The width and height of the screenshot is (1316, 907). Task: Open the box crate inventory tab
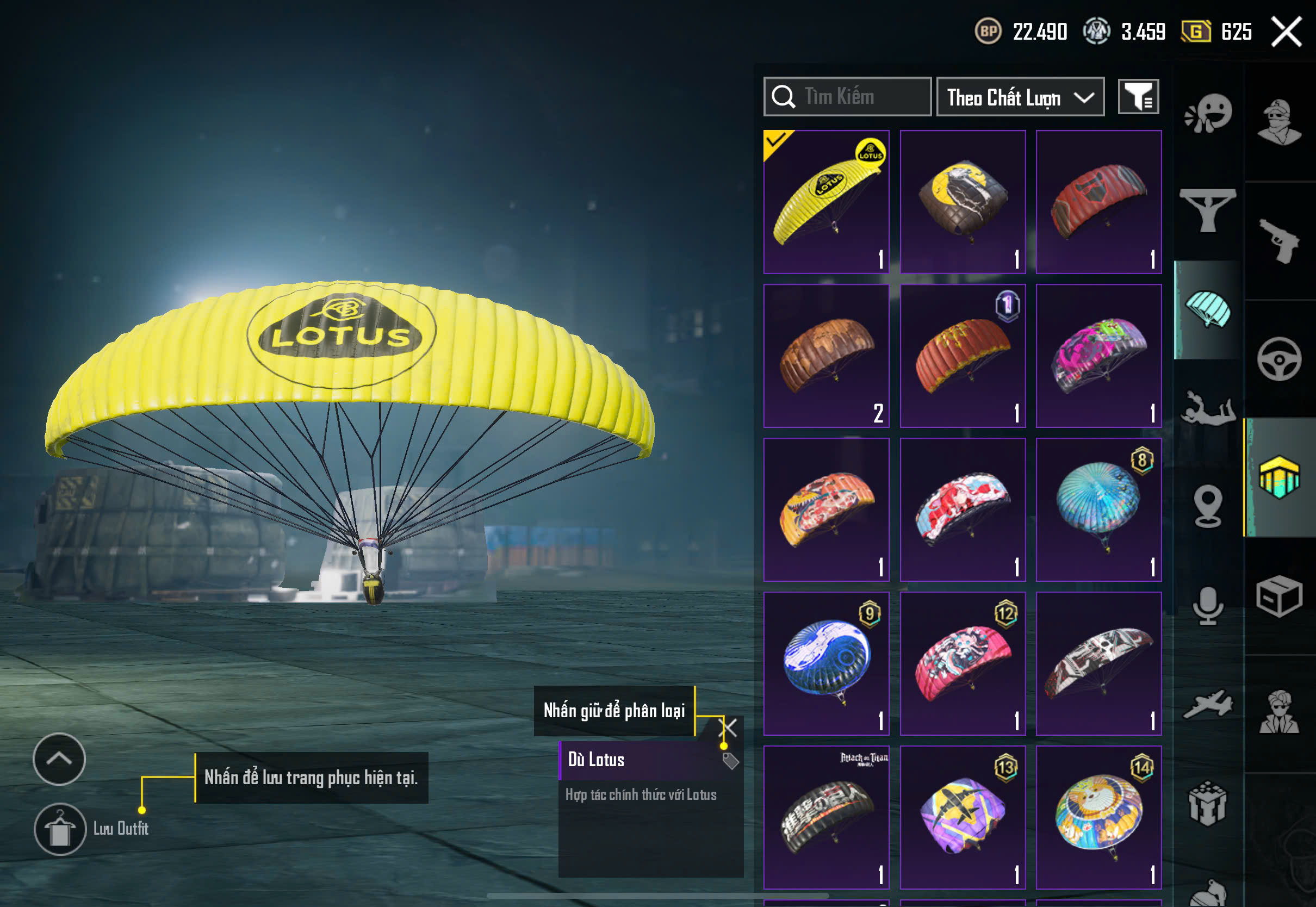(x=1280, y=596)
